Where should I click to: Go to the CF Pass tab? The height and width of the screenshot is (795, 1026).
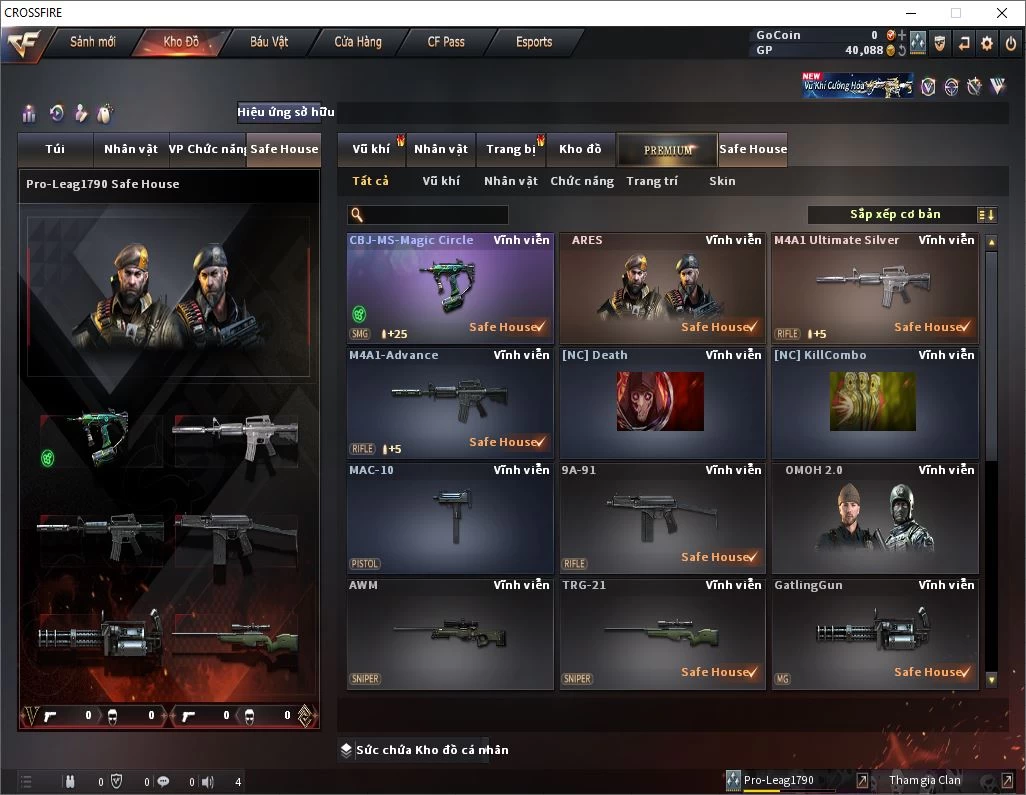pos(446,42)
